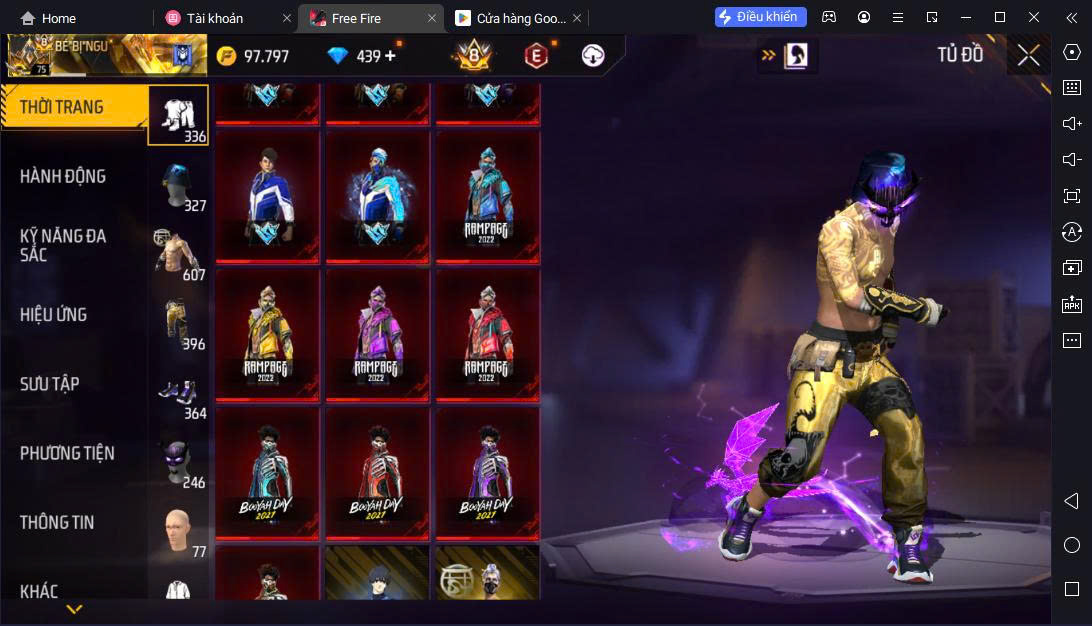Pick the red Rampage 2022 outfit
The height and width of the screenshot is (626, 1092).
coord(487,334)
